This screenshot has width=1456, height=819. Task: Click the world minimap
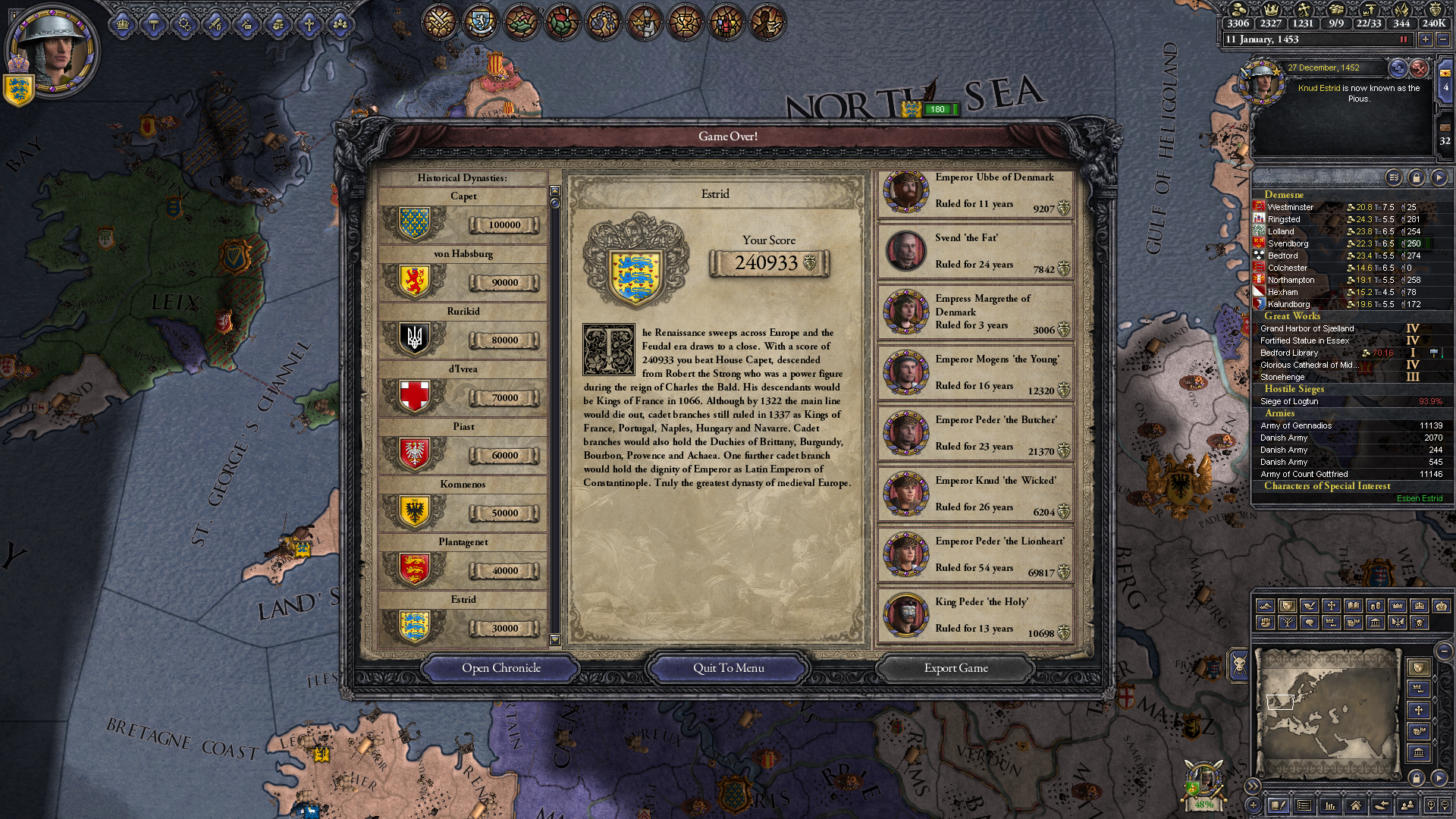coord(1326,713)
